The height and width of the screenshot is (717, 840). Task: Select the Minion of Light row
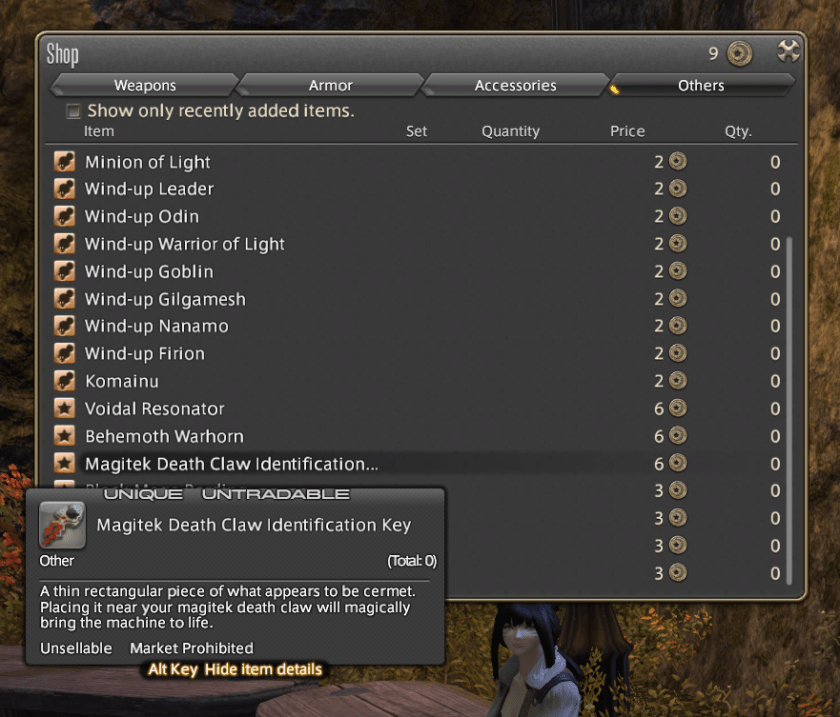[x=148, y=162]
